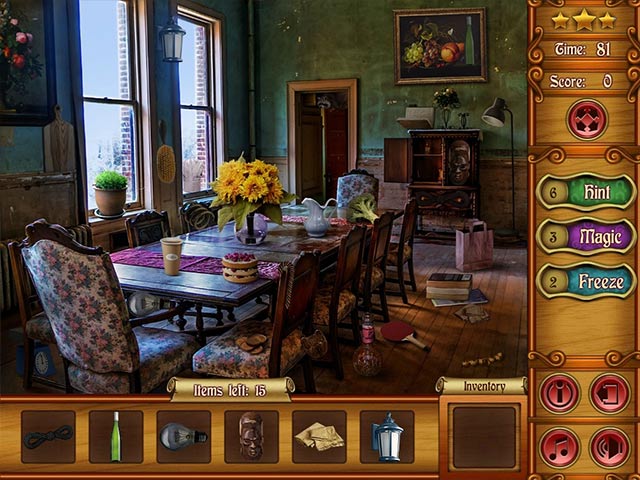
Task: Select the folded cloth item slot
Action: [x=319, y=437]
